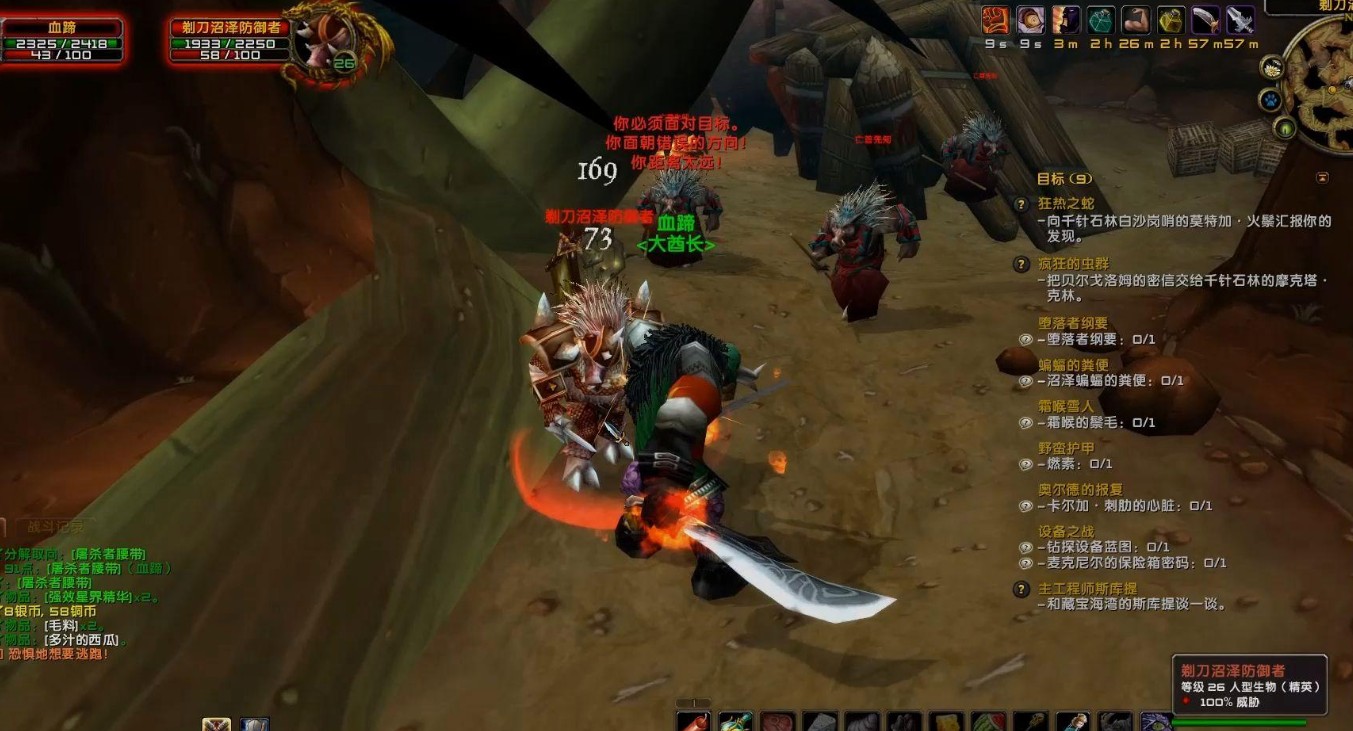
Task: Click the blue paw tracking button
Action: point(1270,101)
